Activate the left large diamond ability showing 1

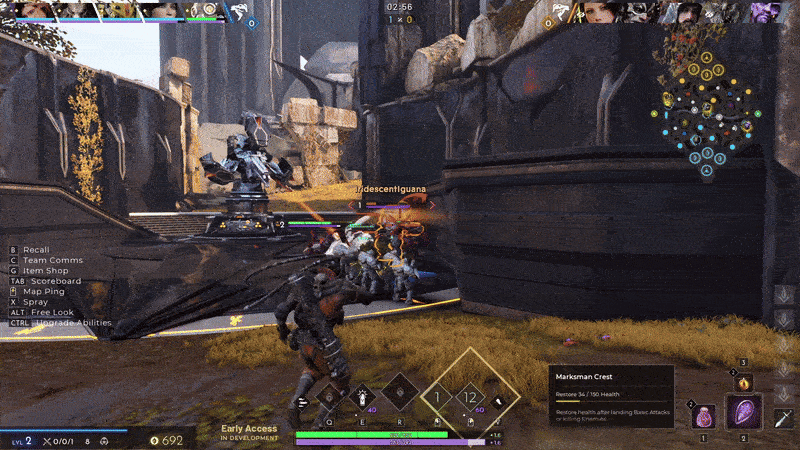[x=436, y=398]
